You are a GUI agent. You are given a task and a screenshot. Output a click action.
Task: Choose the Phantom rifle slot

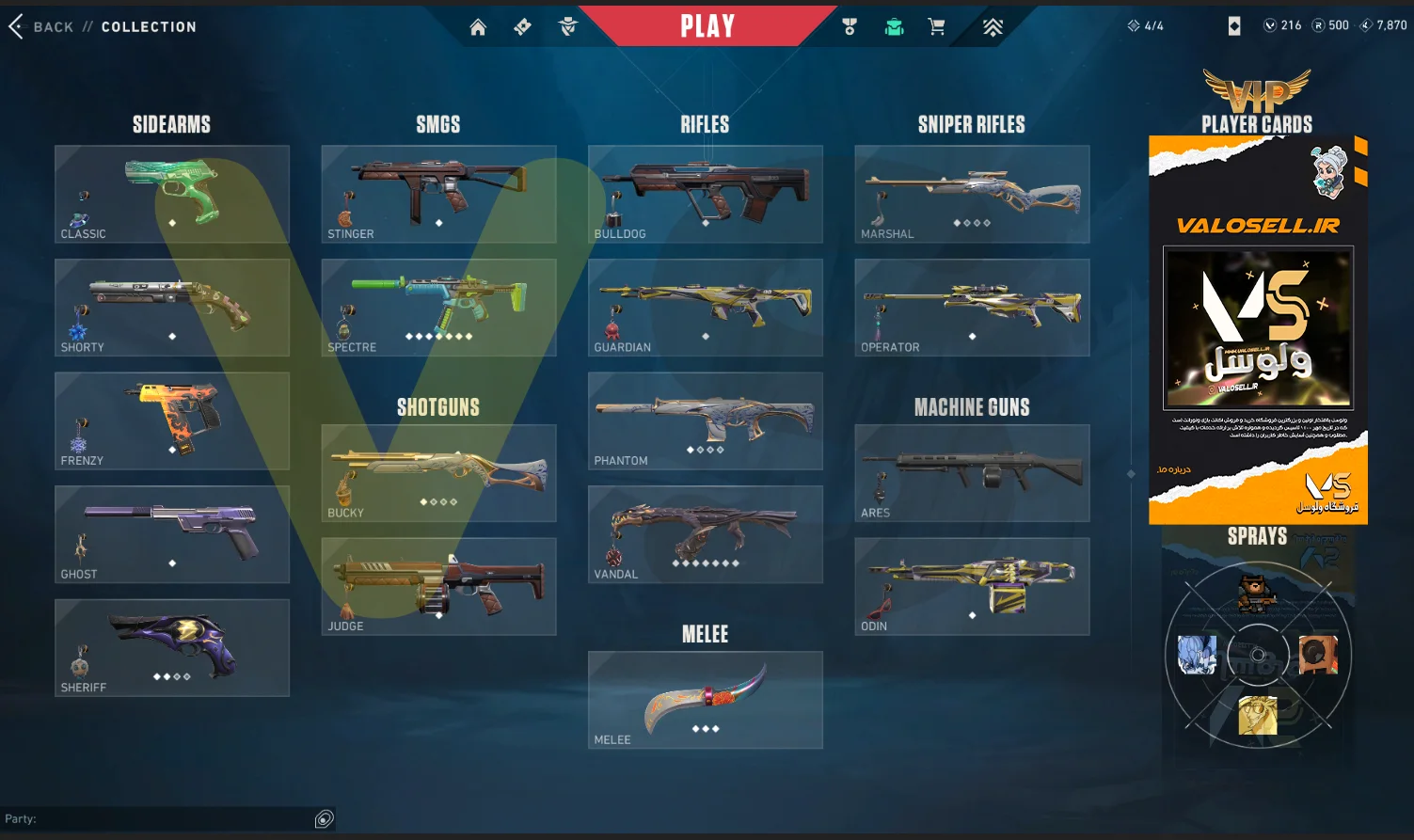706,420
